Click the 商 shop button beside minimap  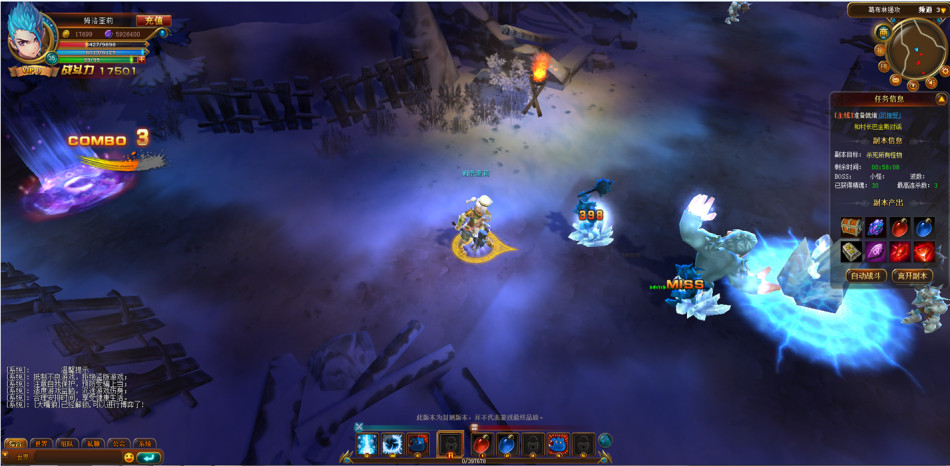click(x=883, y=32)
